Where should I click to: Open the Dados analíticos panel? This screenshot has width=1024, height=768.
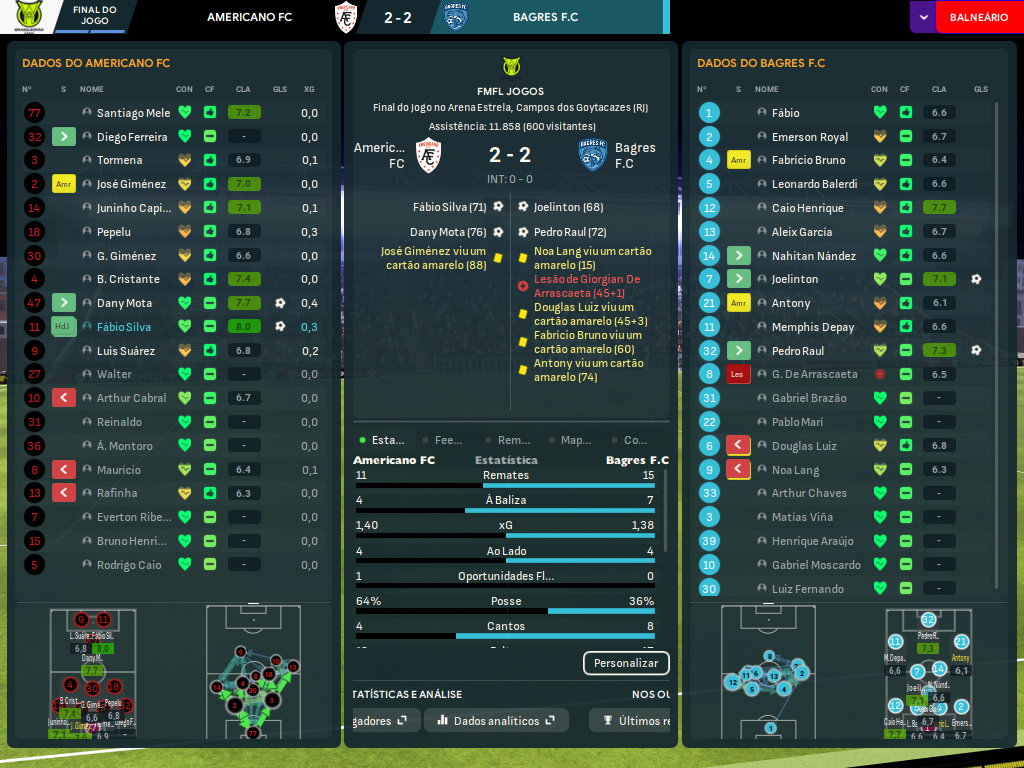[x=496, y=721]
